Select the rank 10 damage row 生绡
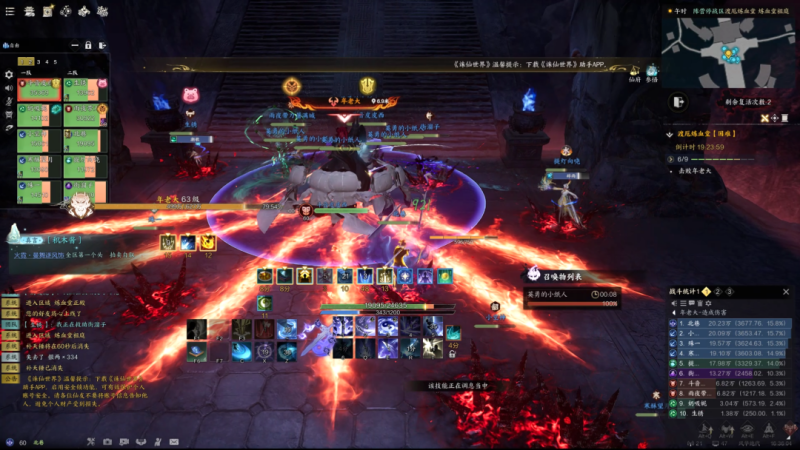 point(729,413)
